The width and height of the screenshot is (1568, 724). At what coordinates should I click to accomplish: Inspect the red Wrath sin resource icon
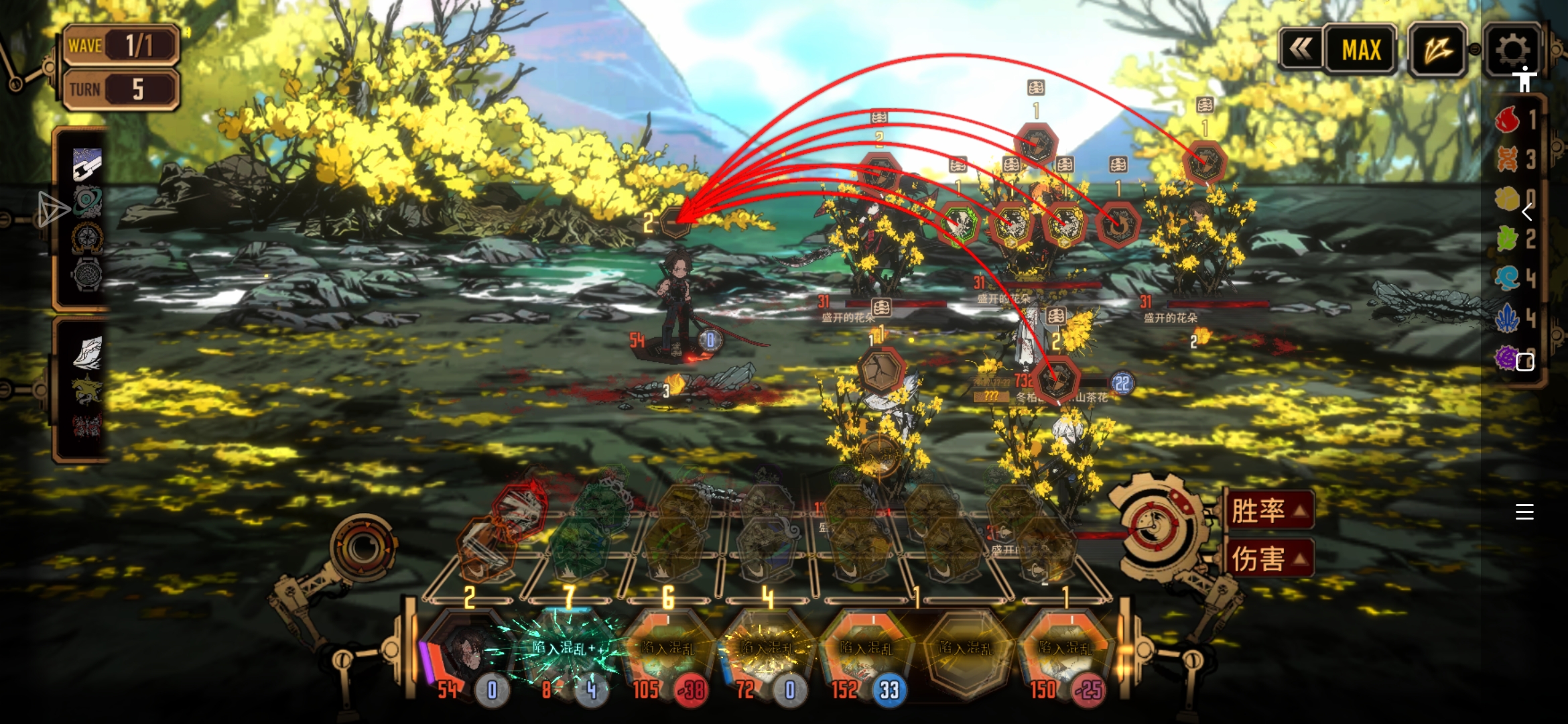point(1507,120)
